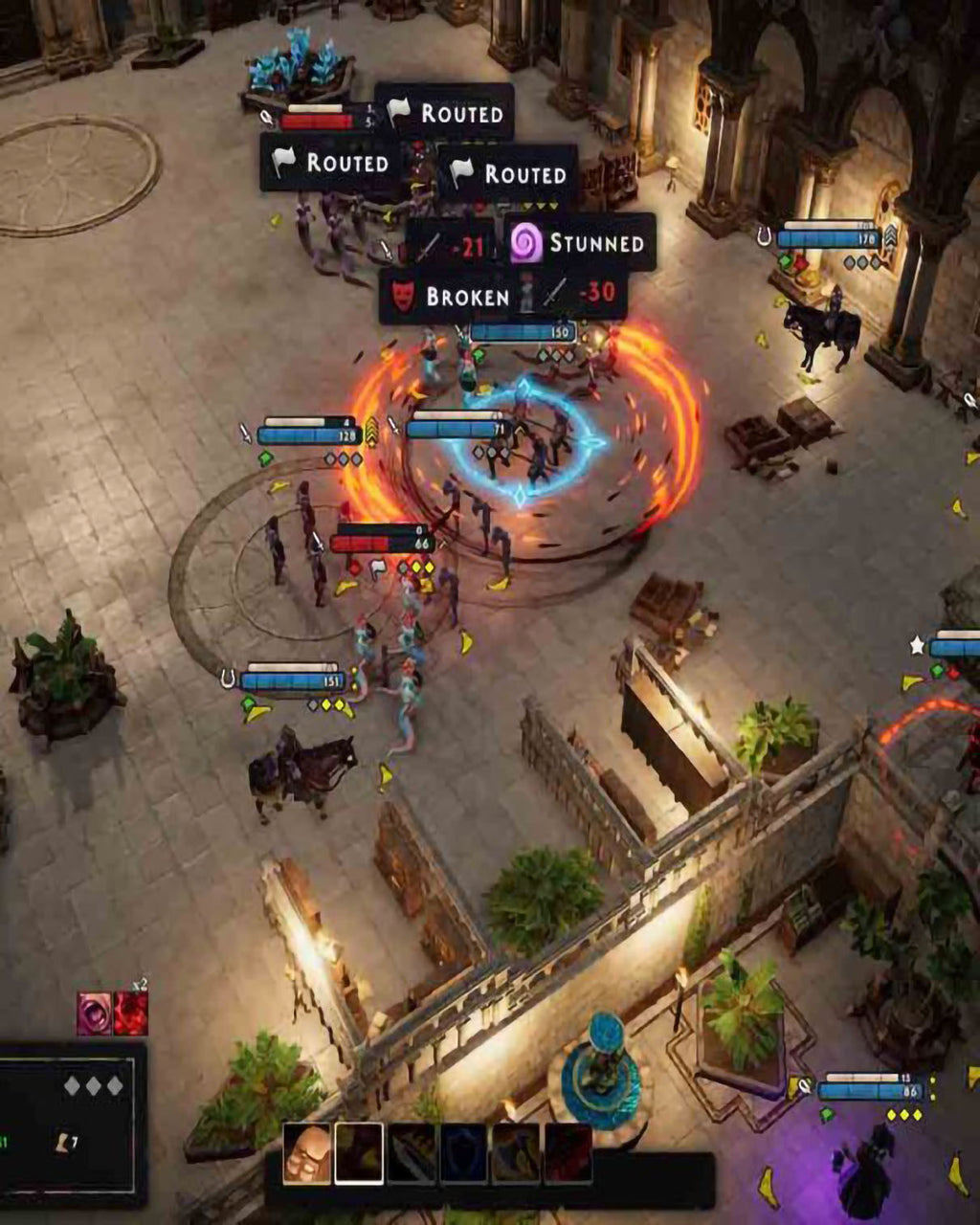Click the purple swirl status effect icon
Image resolution: width=980 pixels, height=1225 pixels.
95,1014
